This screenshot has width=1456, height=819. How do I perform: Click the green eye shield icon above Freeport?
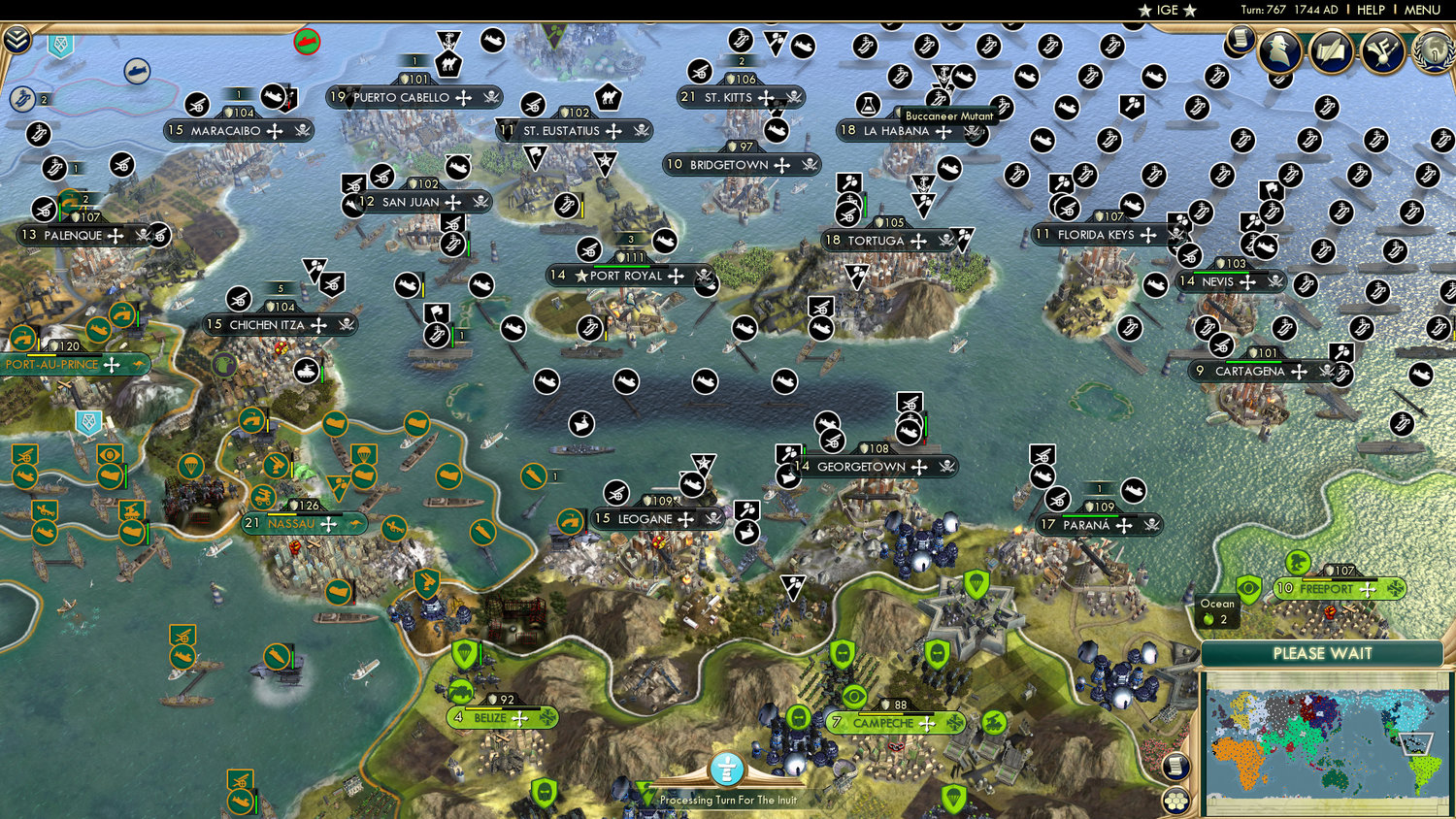tap(1249, 590)
